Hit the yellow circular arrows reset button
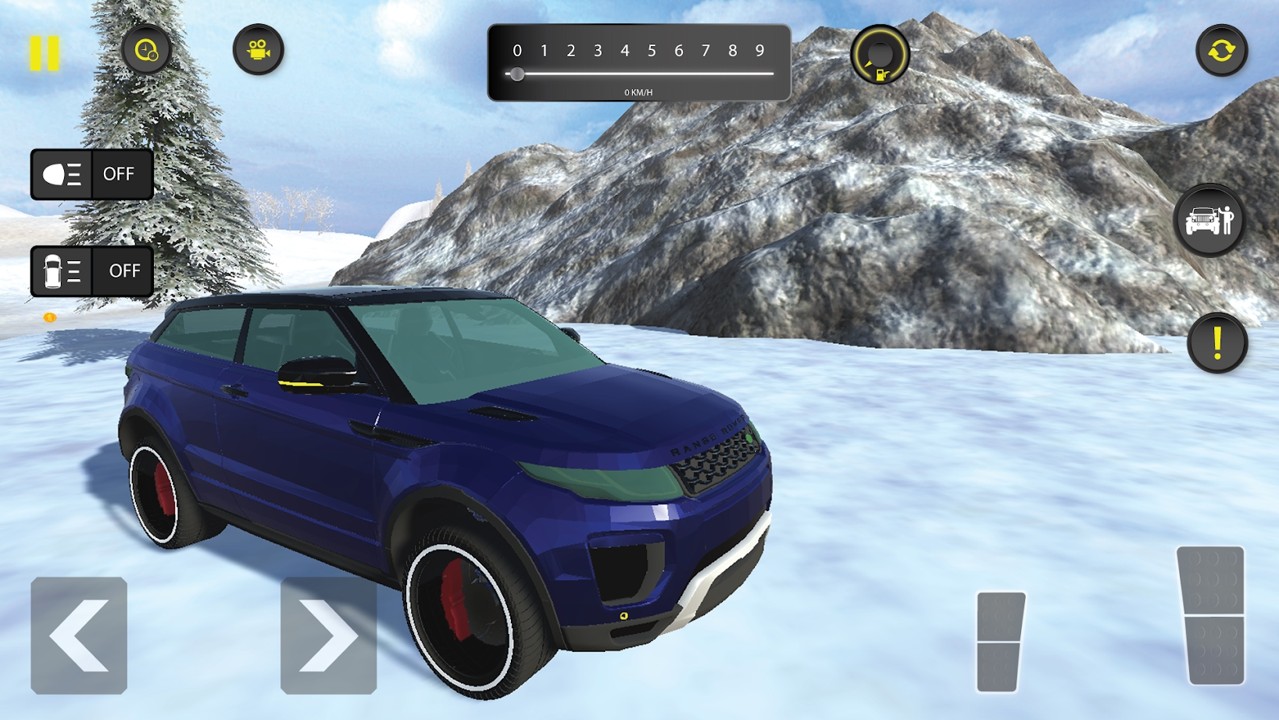Screen dimensions: 1279x720 click(1221, 50)
